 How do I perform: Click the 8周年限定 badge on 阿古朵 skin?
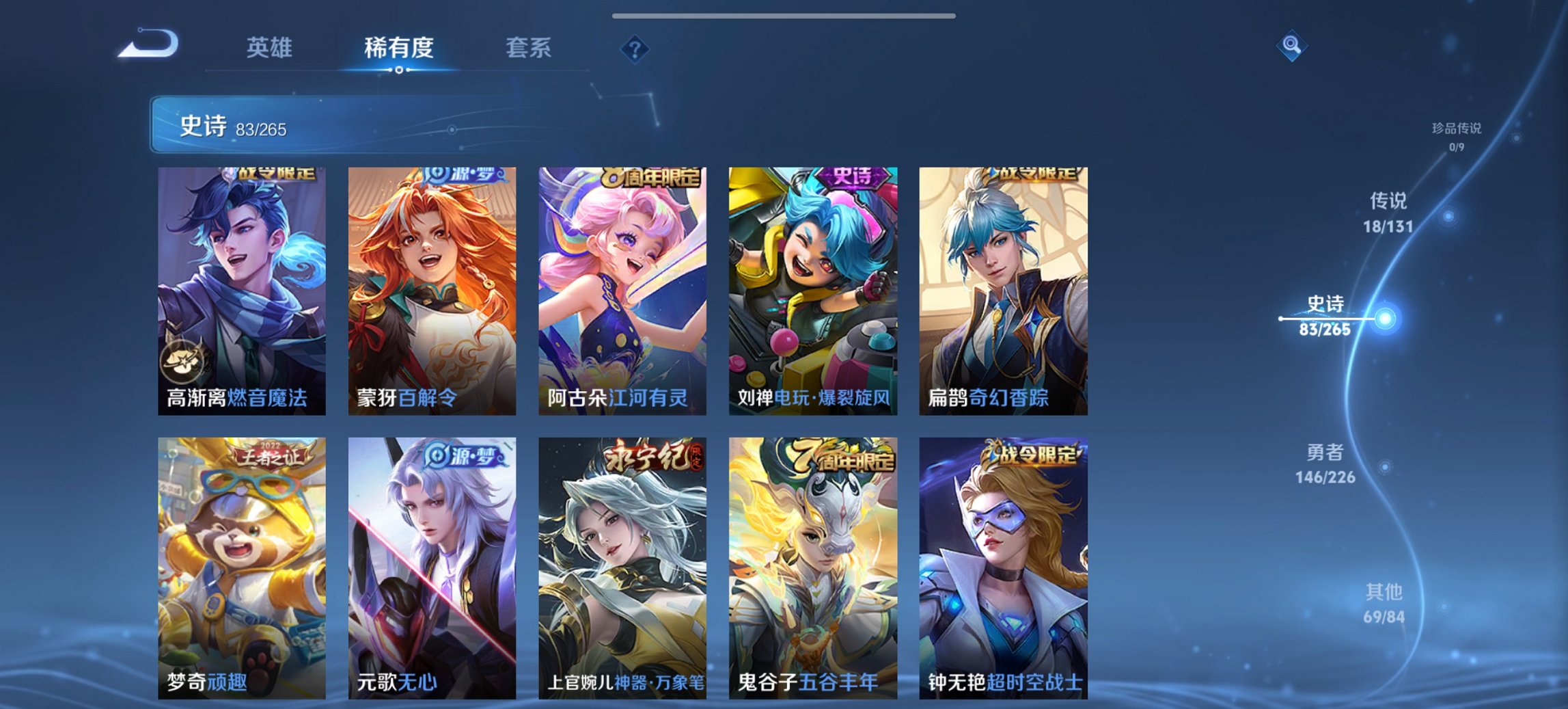tap(652, 176)
